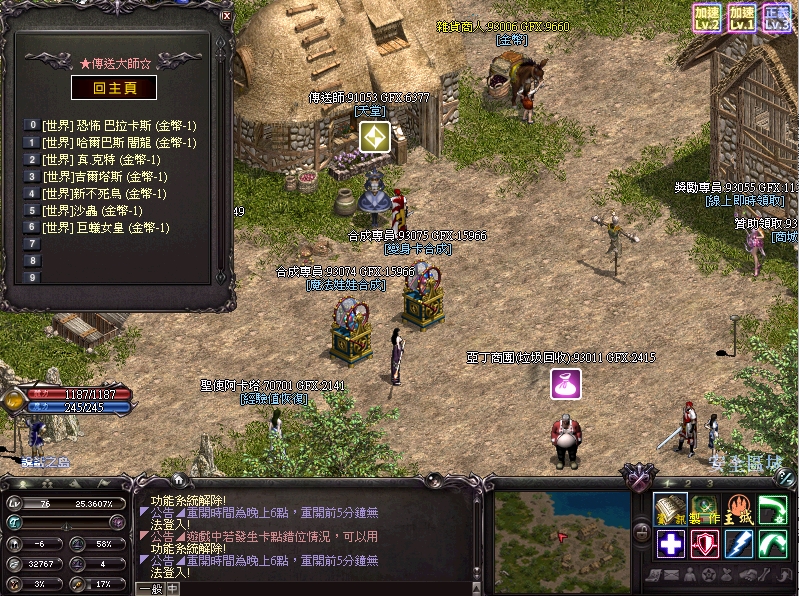
Task: Switch the 一般 chat channel tab
Action: 150,589
